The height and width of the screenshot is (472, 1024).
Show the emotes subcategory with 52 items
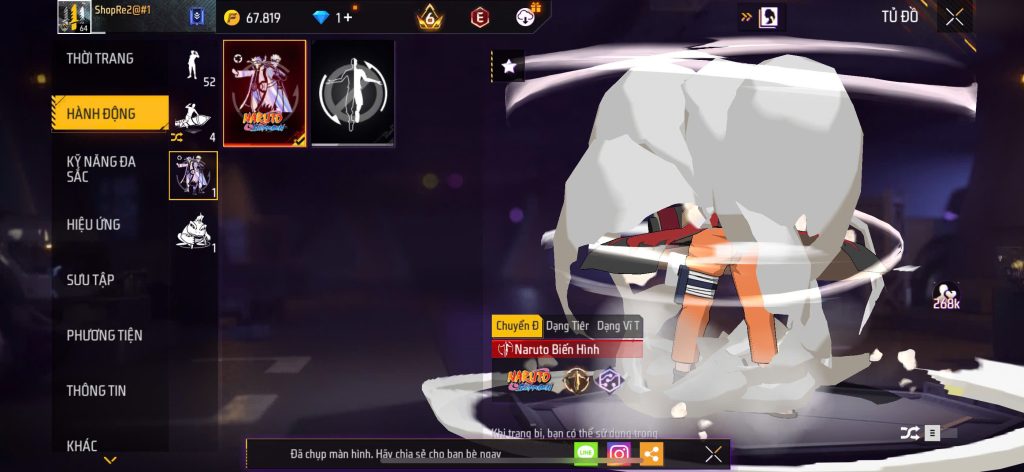[x=193, y=67]
